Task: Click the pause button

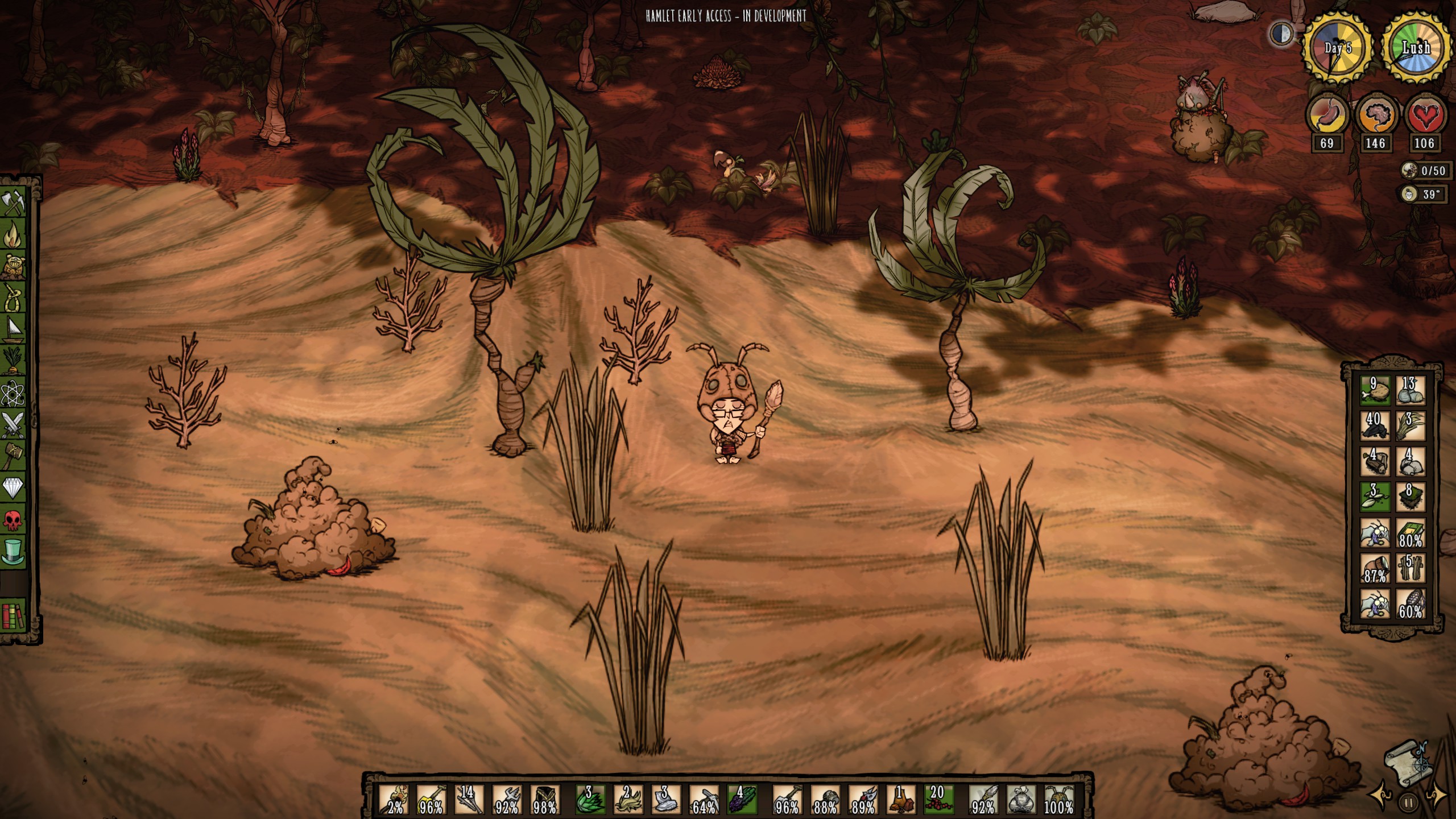Action: pos(1408,803)
